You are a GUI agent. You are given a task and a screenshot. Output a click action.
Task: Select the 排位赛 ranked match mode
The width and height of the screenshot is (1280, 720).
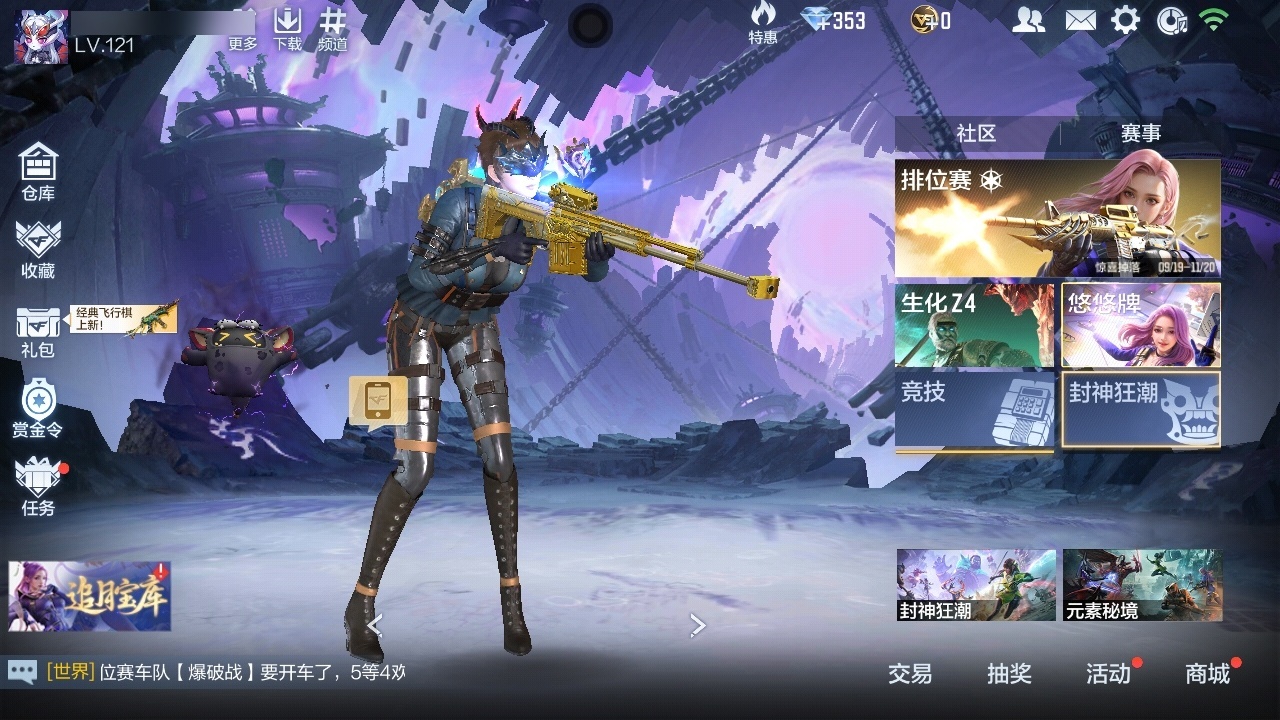(1057, 218)
